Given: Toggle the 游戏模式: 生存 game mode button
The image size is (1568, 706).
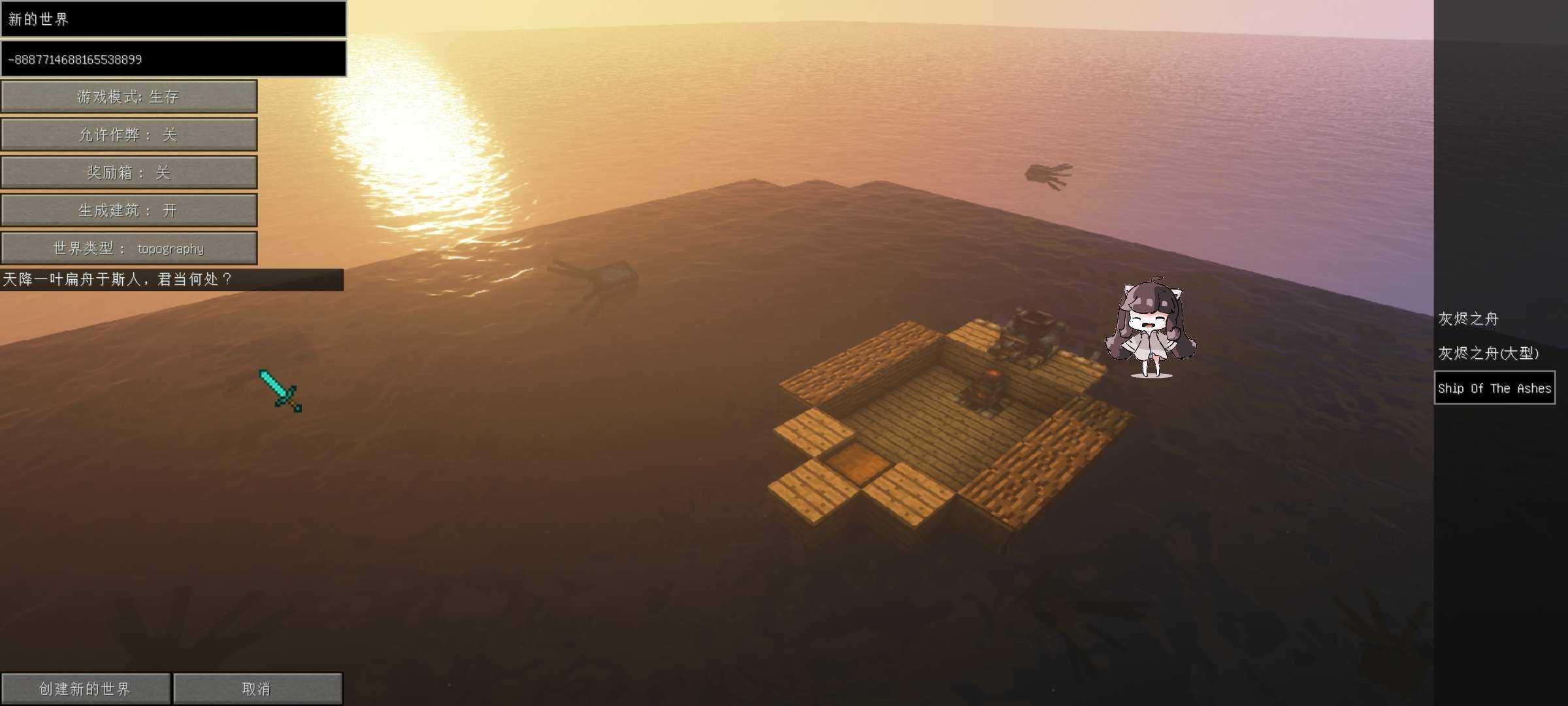Looking at the screenshot, I should point(129,97).
